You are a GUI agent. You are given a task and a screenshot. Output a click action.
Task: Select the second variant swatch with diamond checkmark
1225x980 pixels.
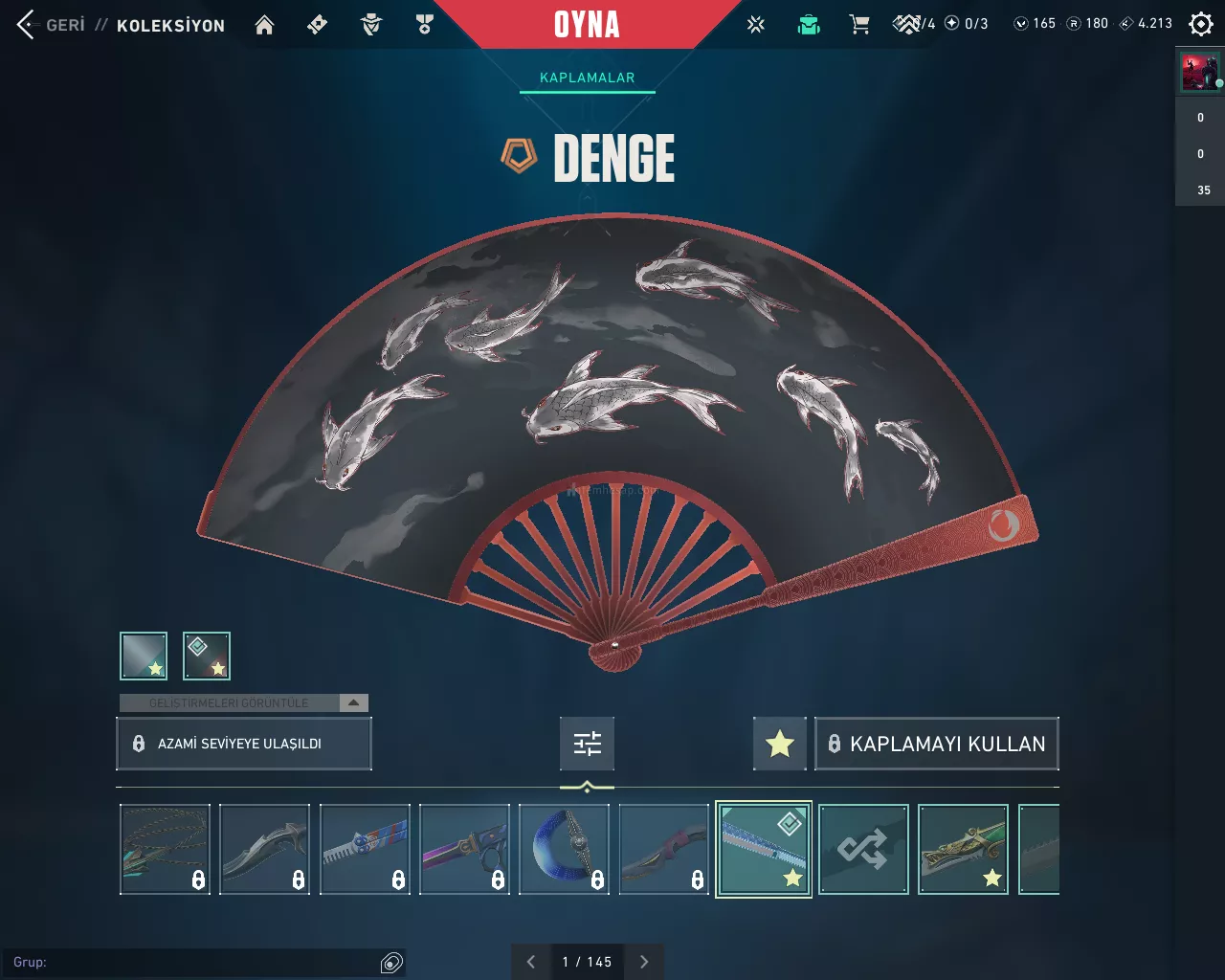click(207, 656)
